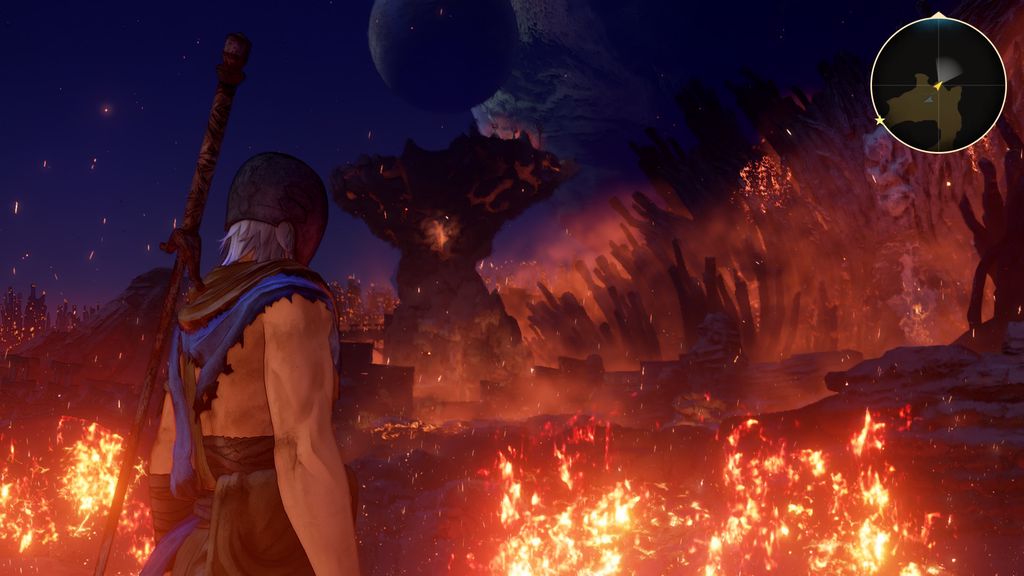Click the yellow star quest marker
Screen dimensions: 1024x576
pyautogui.click(x=880, y=120)
